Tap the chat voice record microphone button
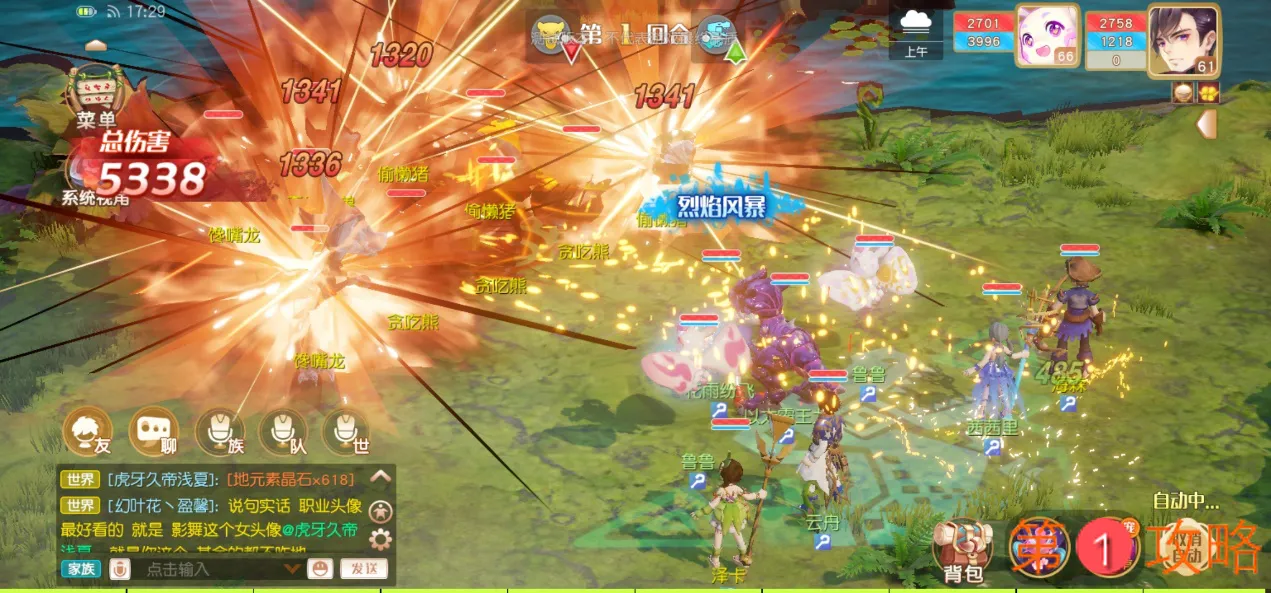Image resolution: width=1271 pixels, height=593 pixels. [119, 569]
